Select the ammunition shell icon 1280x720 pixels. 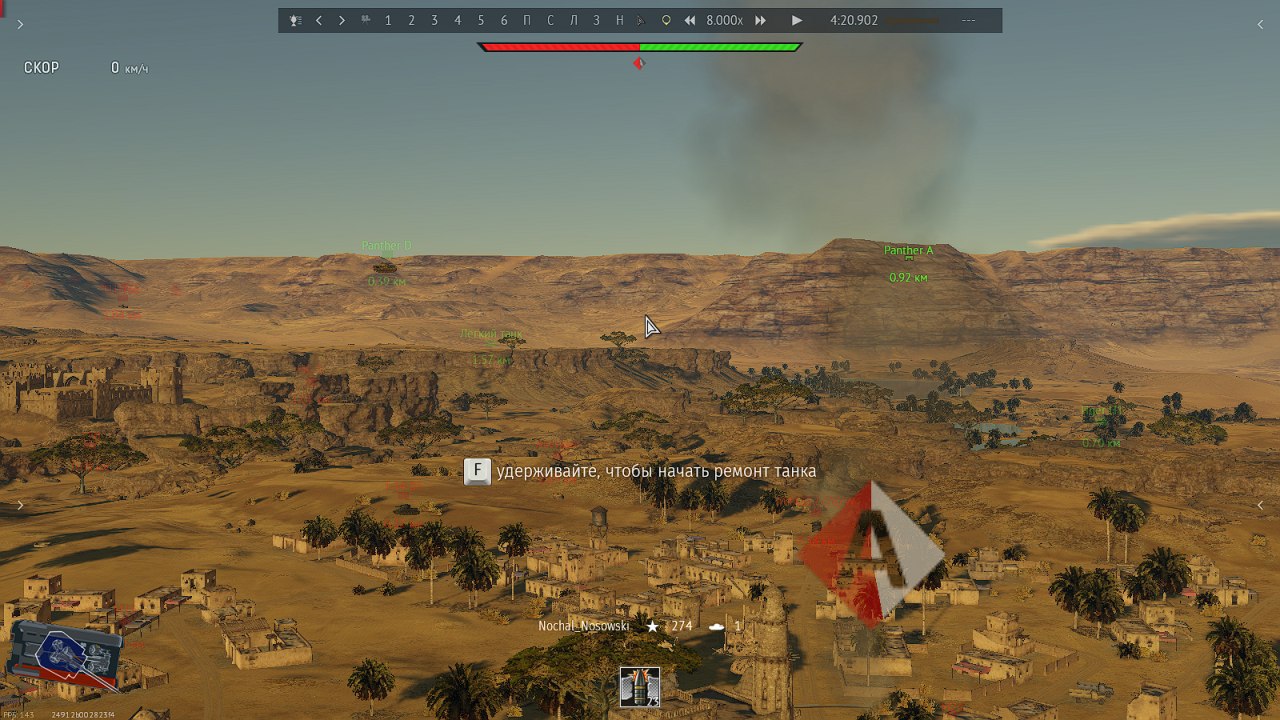tap(639, 687)
